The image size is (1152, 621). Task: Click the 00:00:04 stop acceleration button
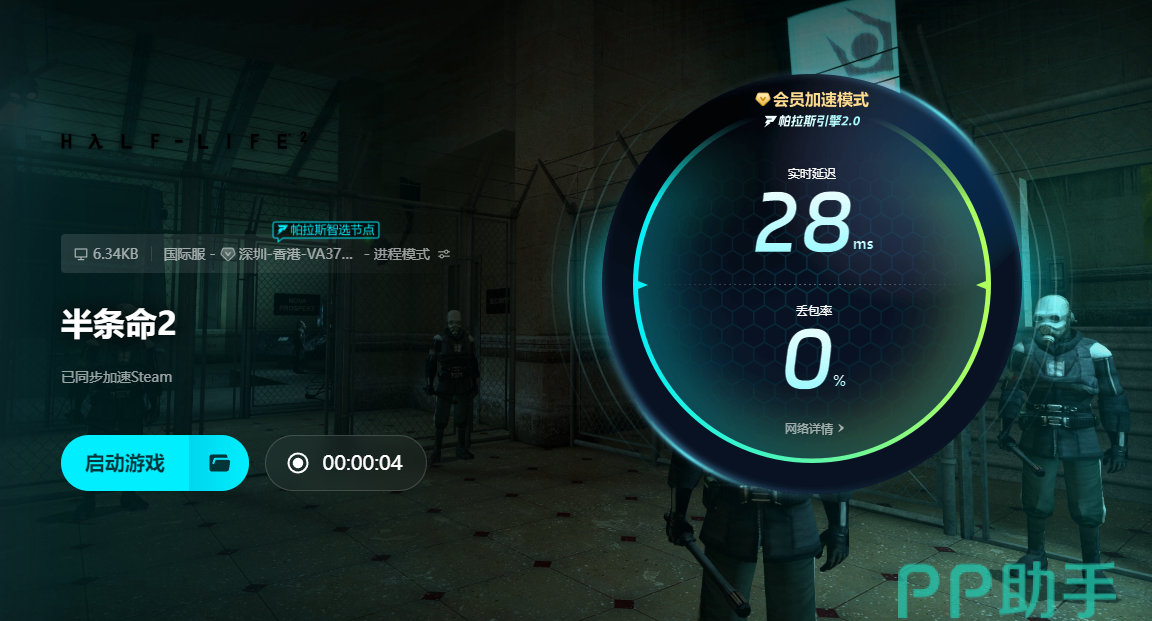346,463
